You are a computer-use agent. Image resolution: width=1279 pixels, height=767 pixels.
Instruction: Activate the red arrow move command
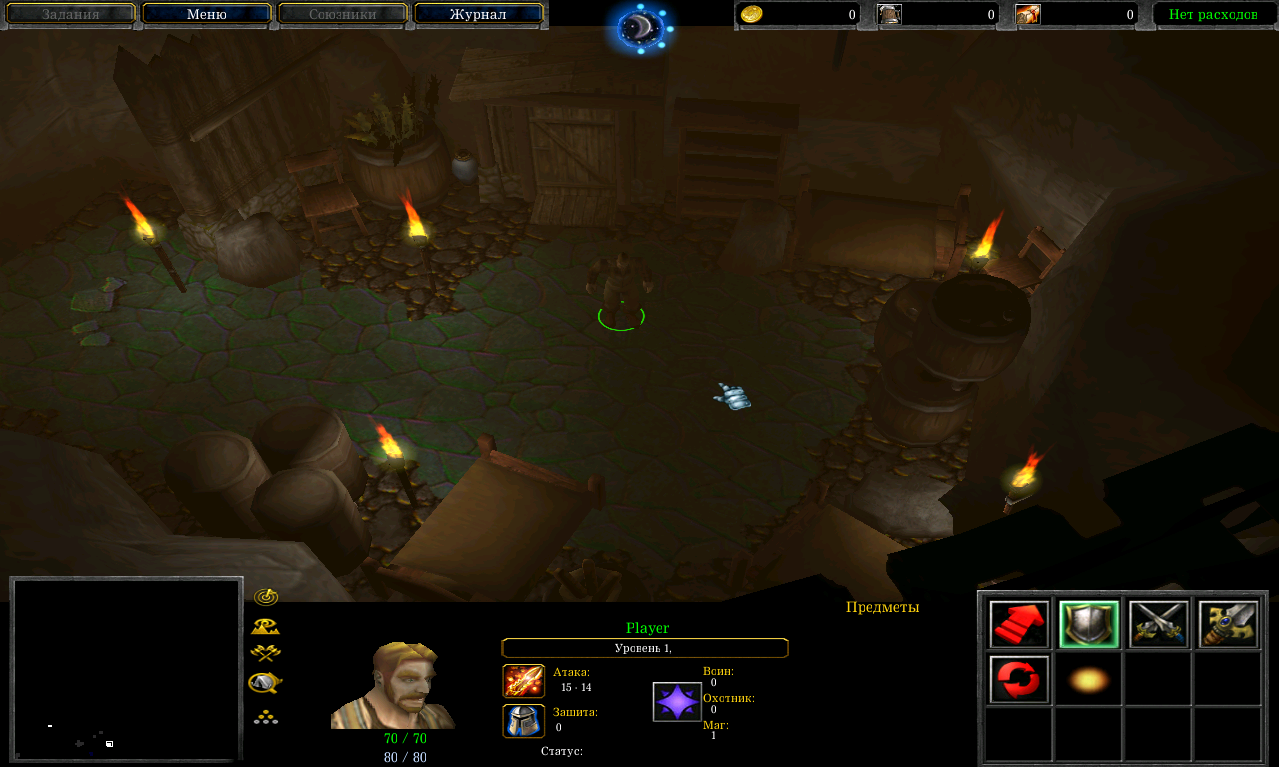click(x=1019, y=625)
